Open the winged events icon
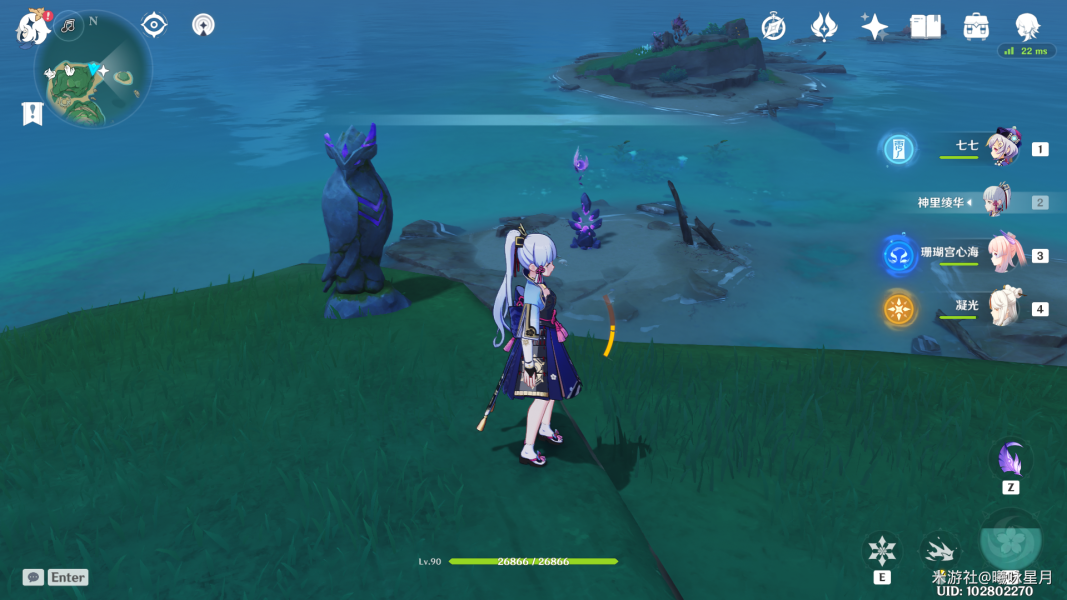The height and width of the screenshot is (600, 1067). coord(823,27)
